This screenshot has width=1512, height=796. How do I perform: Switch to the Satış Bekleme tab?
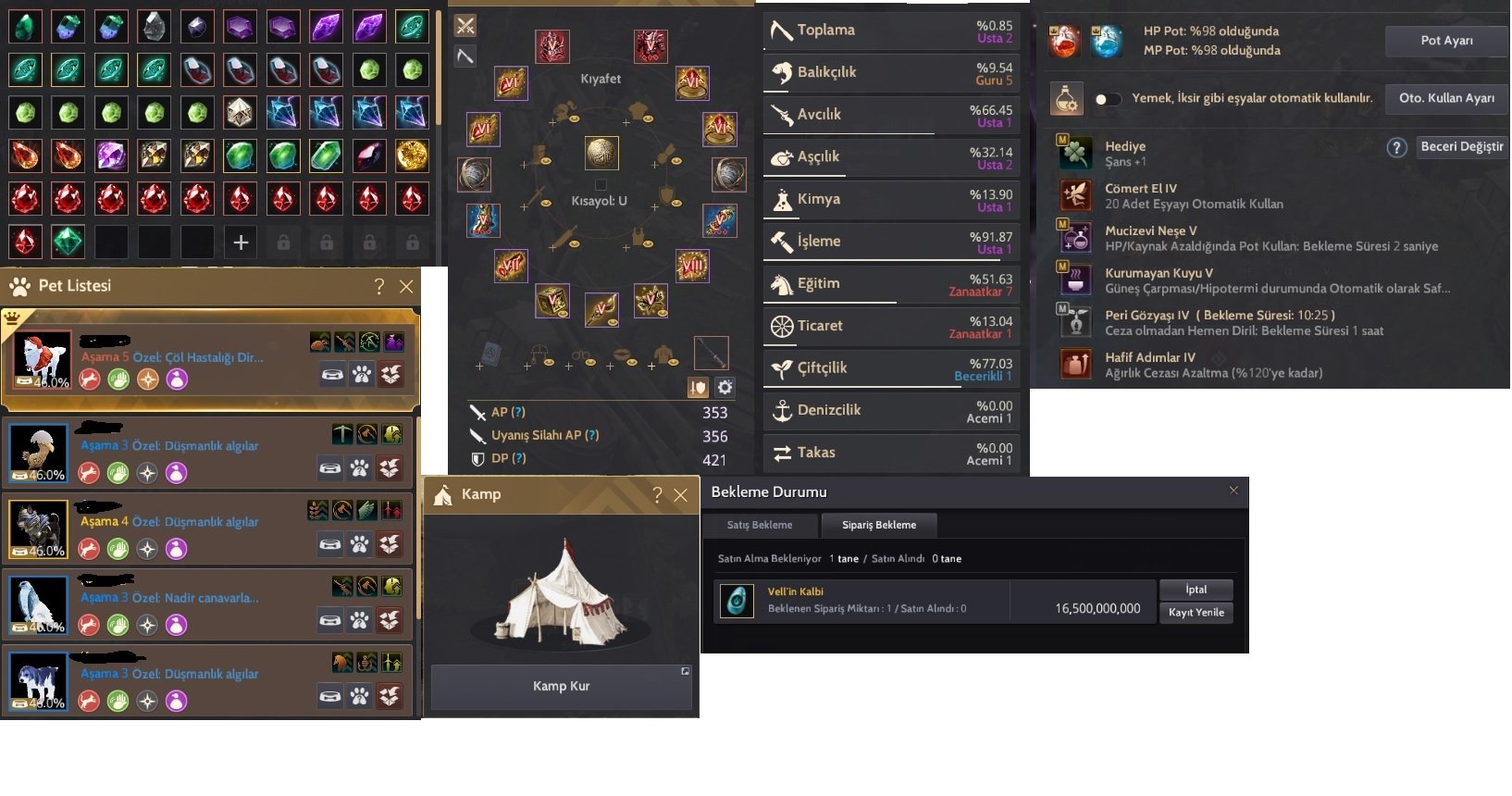759,525
